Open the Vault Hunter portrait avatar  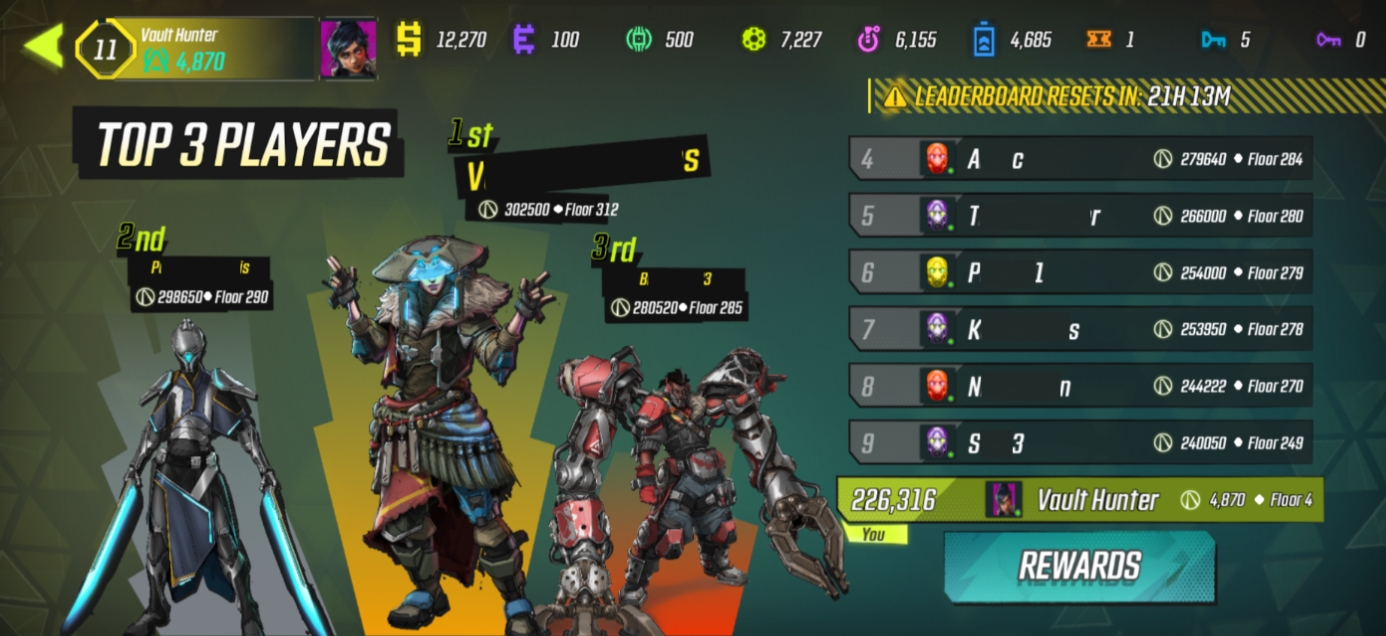(x=348, y=48)
